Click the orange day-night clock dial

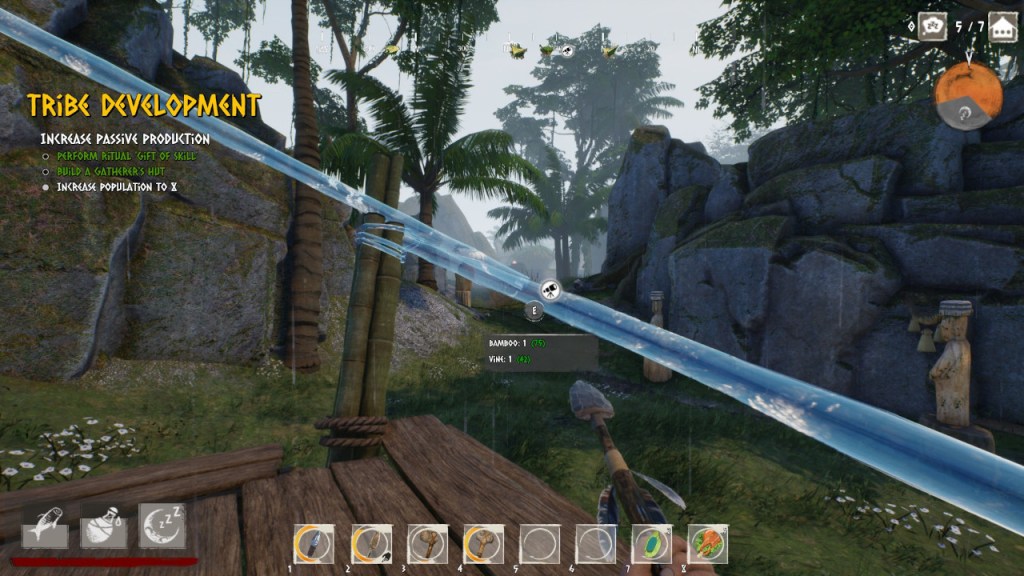click(x=967, y=96)
